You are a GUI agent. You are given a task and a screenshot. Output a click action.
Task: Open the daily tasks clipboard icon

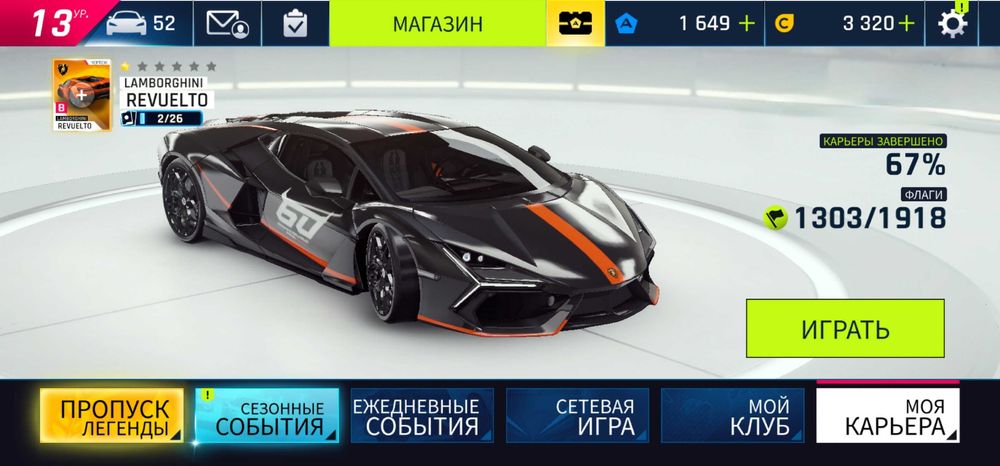pos(295,23)
